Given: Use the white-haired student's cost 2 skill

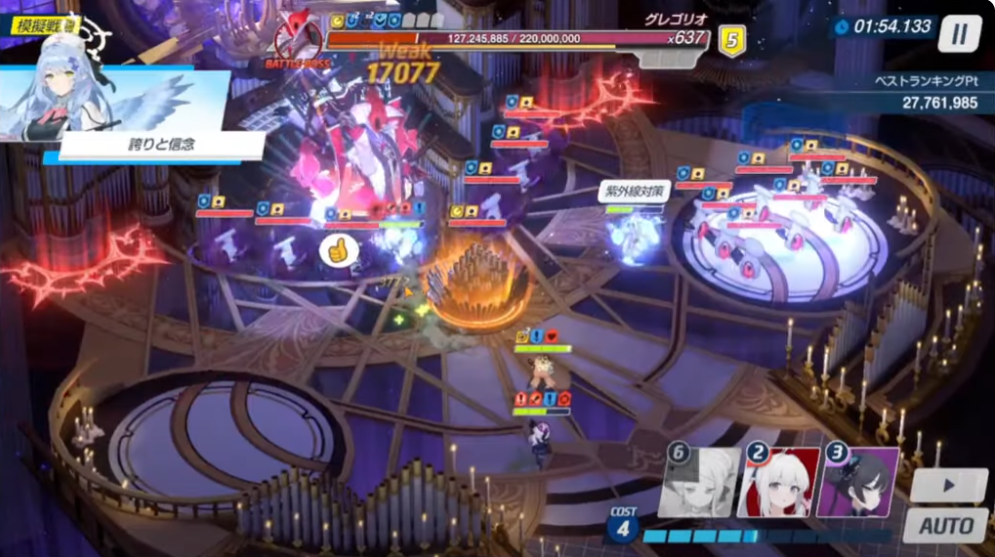Looking at the screenshot, I should (780, 482).
